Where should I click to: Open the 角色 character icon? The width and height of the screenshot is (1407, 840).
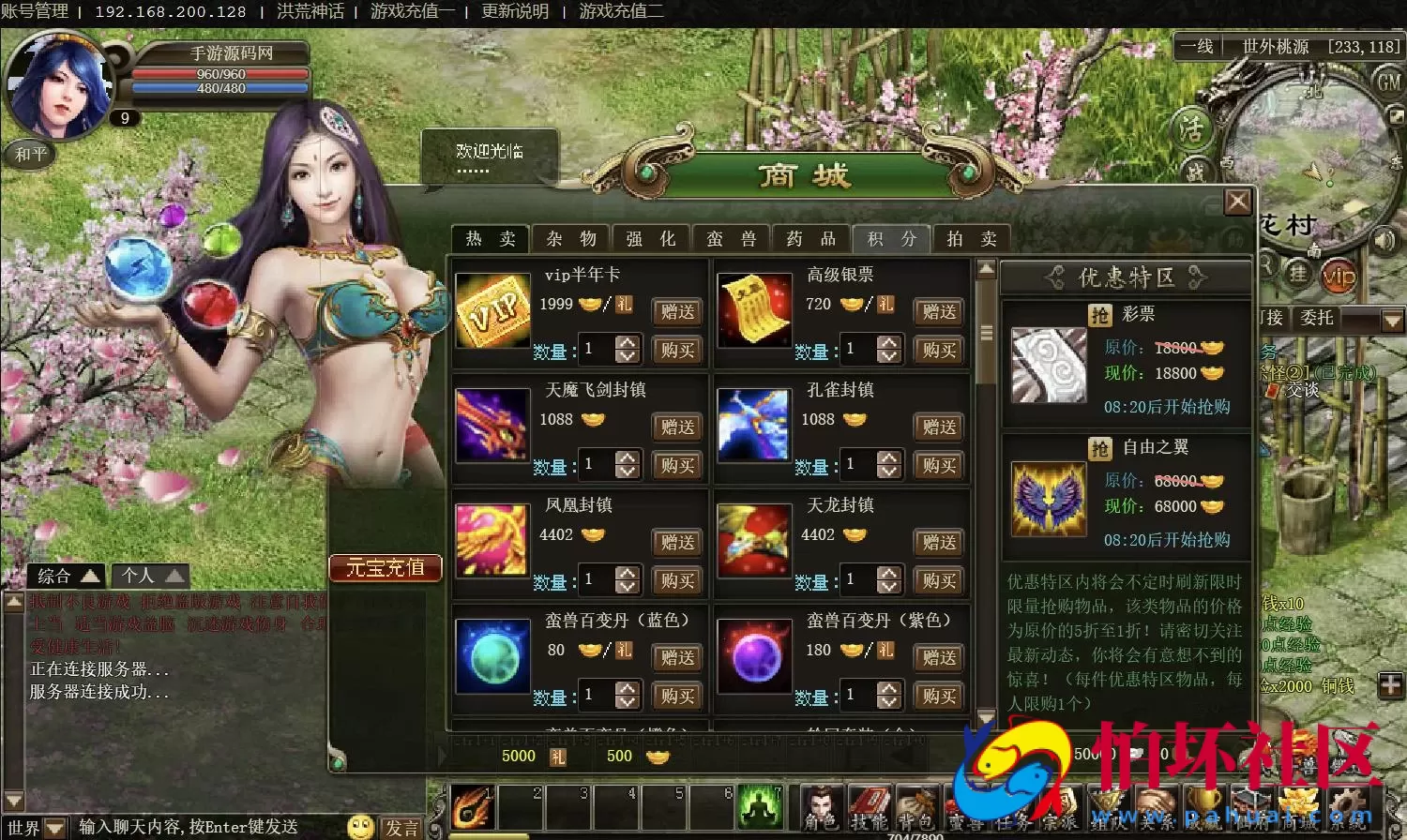[822, 804]
